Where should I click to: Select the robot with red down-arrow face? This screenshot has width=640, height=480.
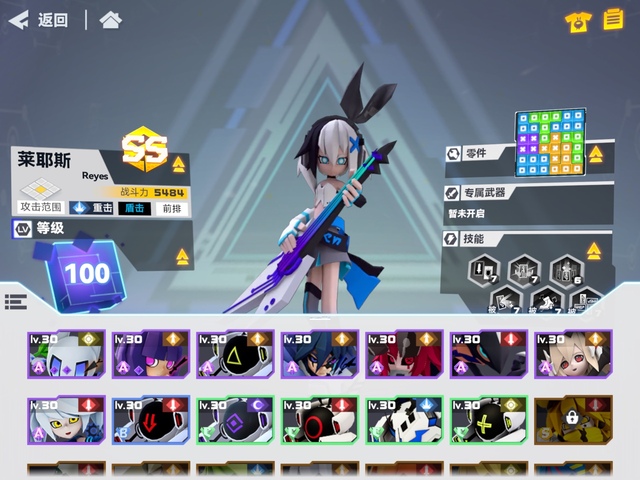150,420
